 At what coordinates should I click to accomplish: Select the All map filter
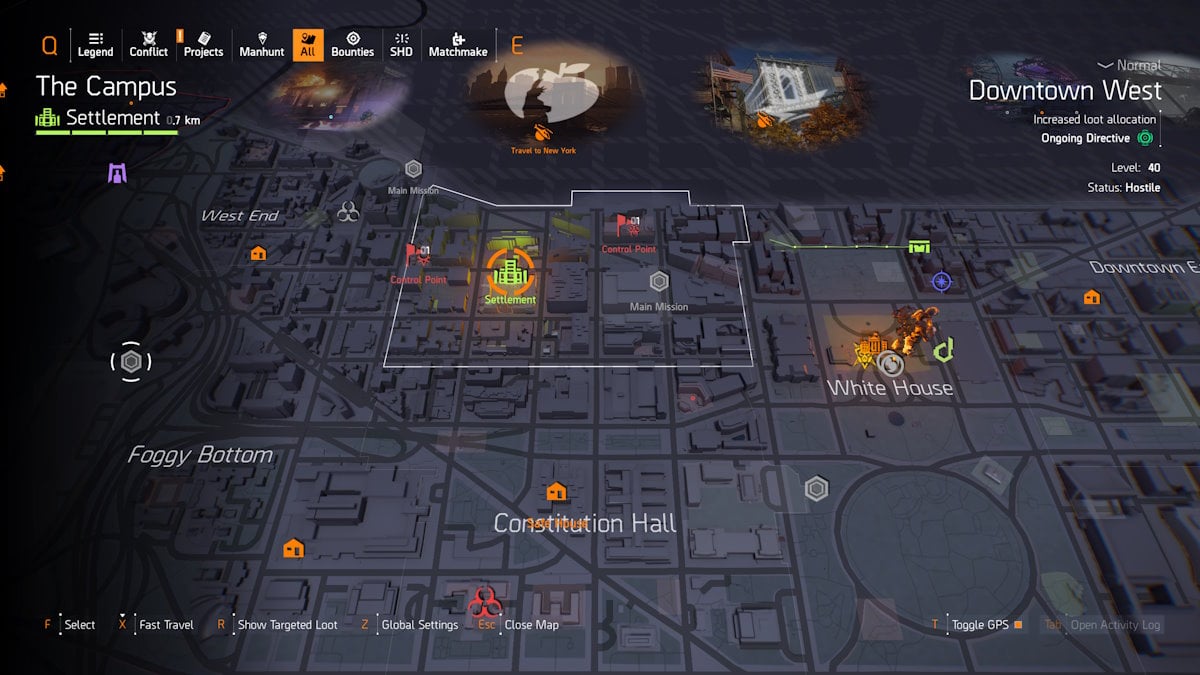tap(308, 44)
